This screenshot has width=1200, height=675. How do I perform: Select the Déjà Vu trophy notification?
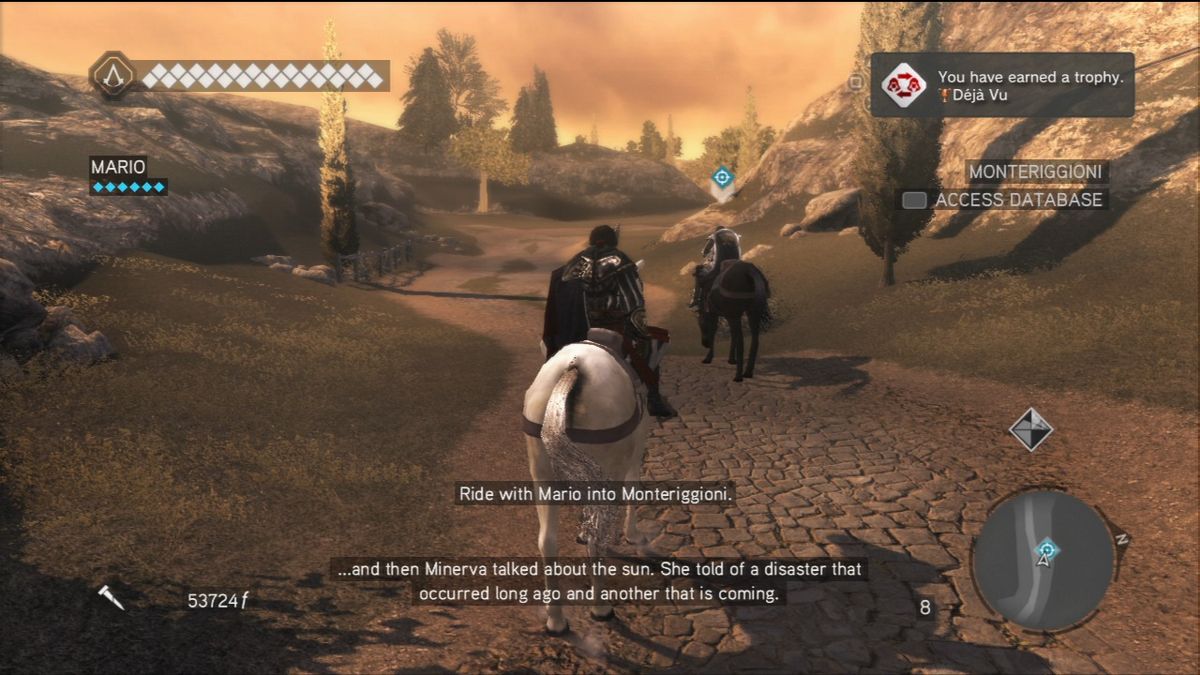point(1002,85)
